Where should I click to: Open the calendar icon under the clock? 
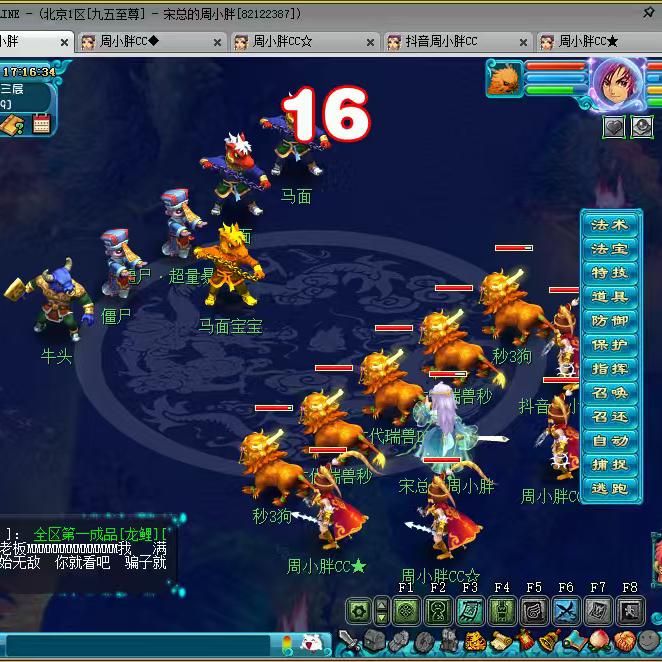(x=41, y=125)
